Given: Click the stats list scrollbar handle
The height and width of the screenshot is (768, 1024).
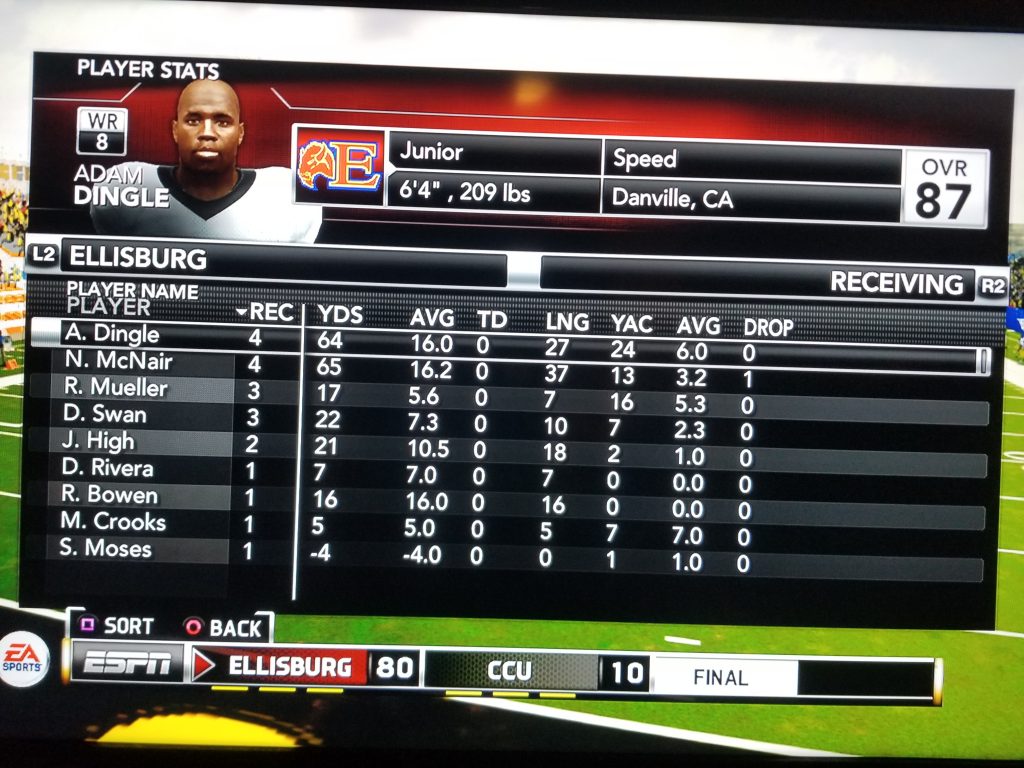Looking at the screenshot, I should point(983,361).
